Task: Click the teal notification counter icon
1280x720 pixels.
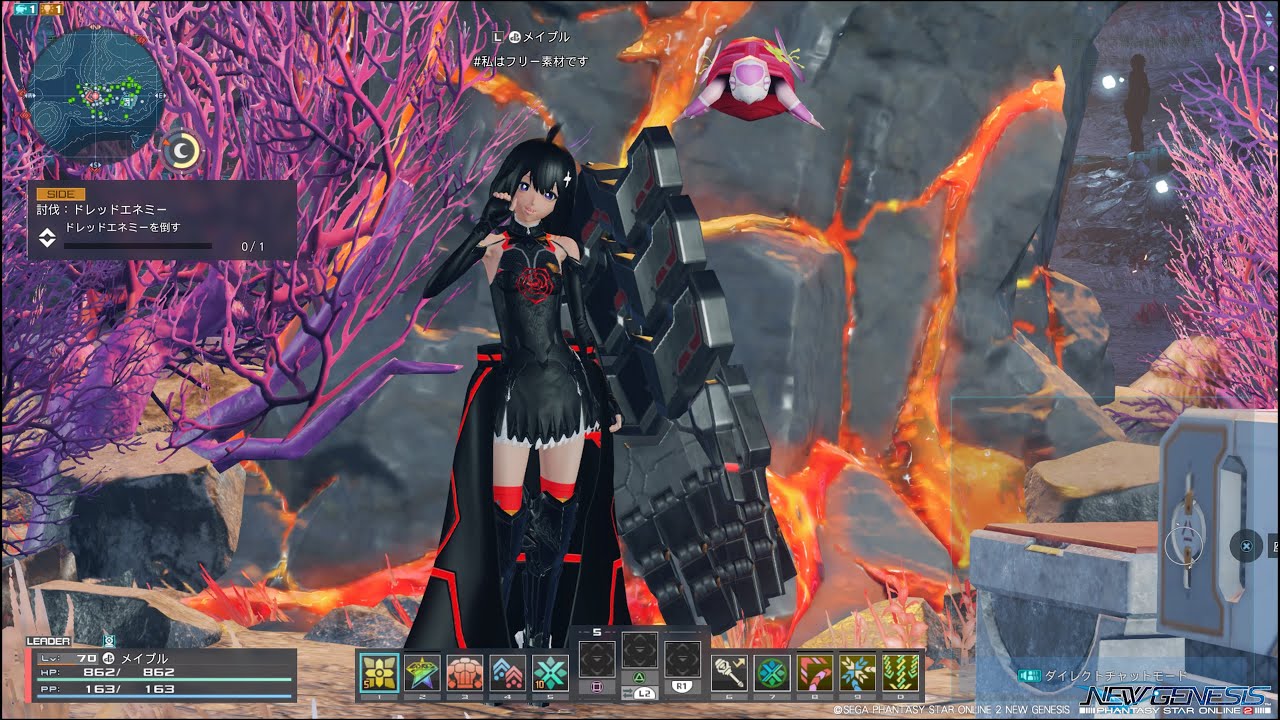Action: tap(24, 9)
